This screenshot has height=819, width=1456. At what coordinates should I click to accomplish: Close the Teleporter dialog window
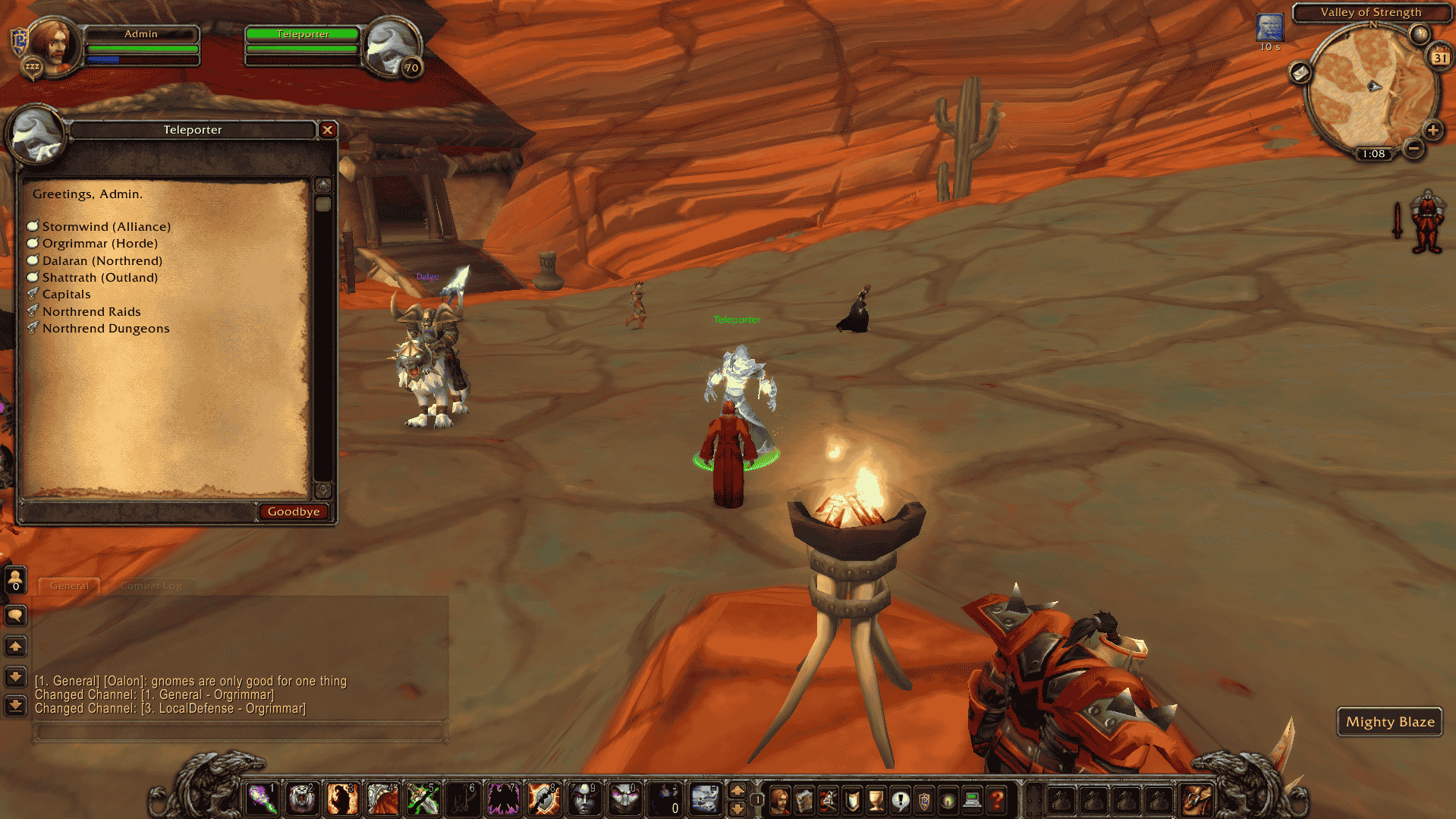coord(328,130)
